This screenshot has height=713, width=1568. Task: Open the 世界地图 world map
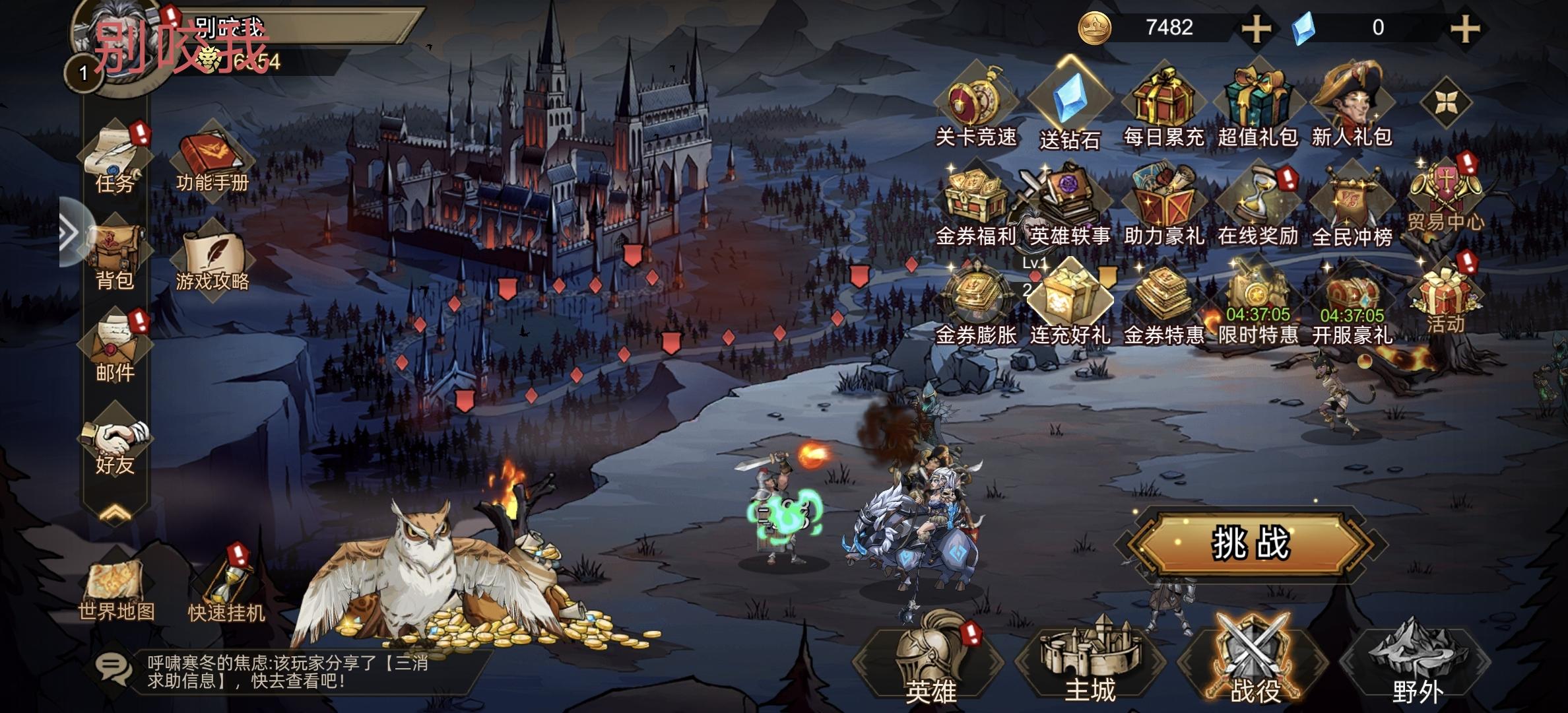pos(116,590)
